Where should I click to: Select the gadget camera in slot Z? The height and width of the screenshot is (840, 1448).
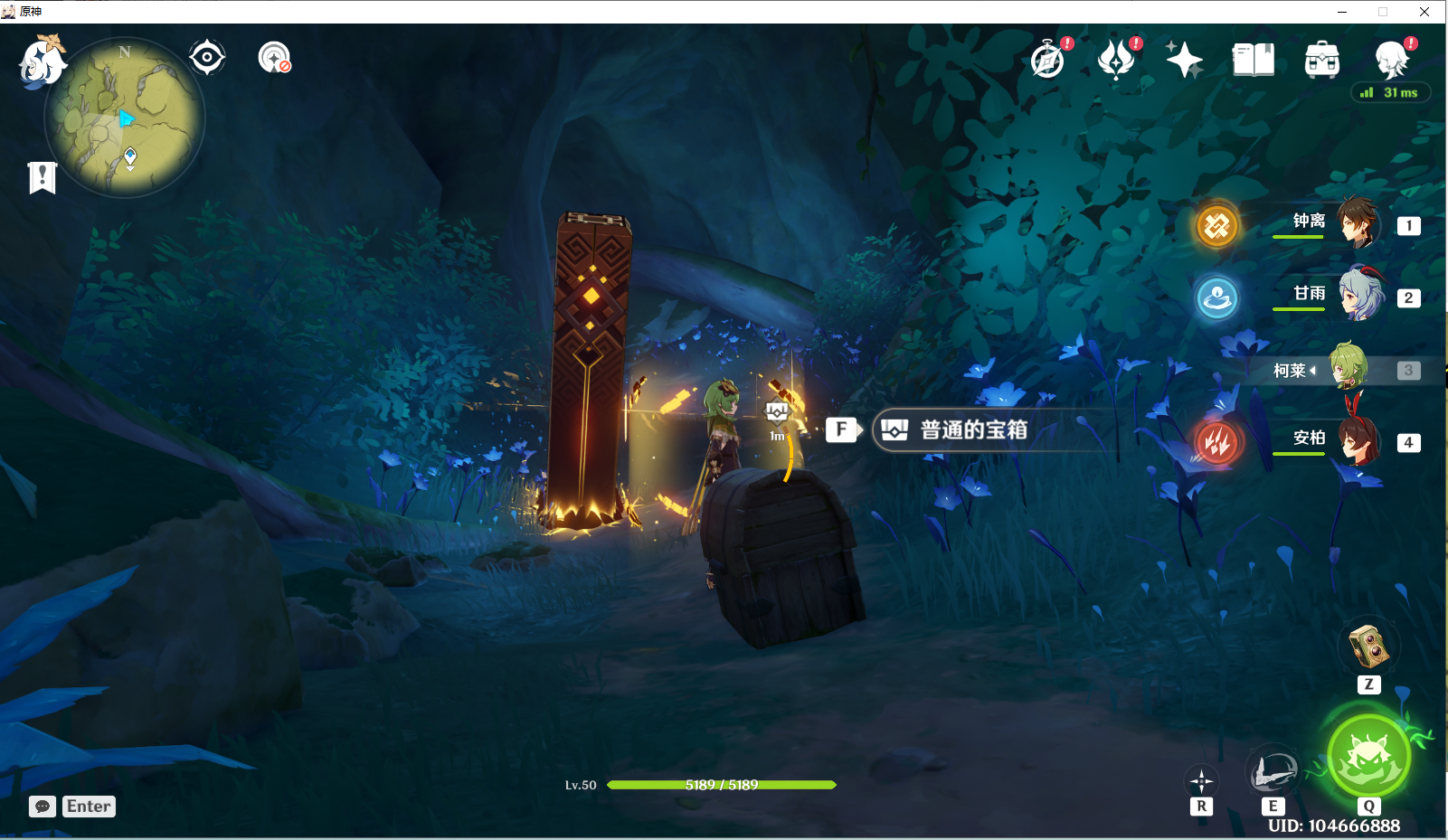coord(1368,647)
